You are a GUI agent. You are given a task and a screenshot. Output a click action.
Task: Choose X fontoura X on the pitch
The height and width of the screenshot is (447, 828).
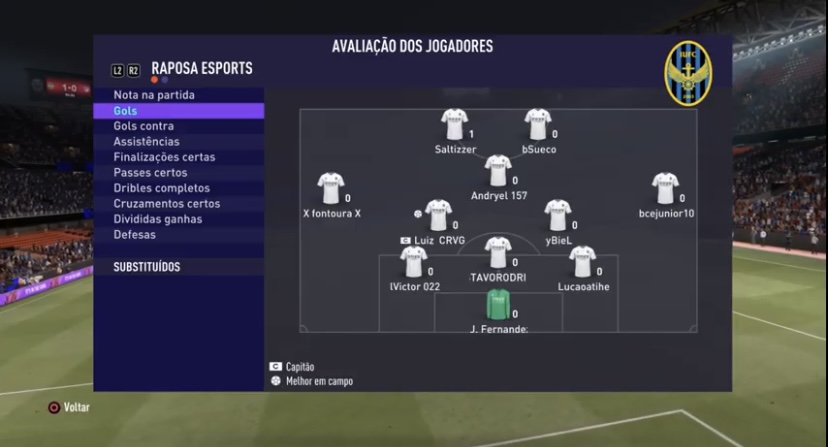(x=331, y=188)
